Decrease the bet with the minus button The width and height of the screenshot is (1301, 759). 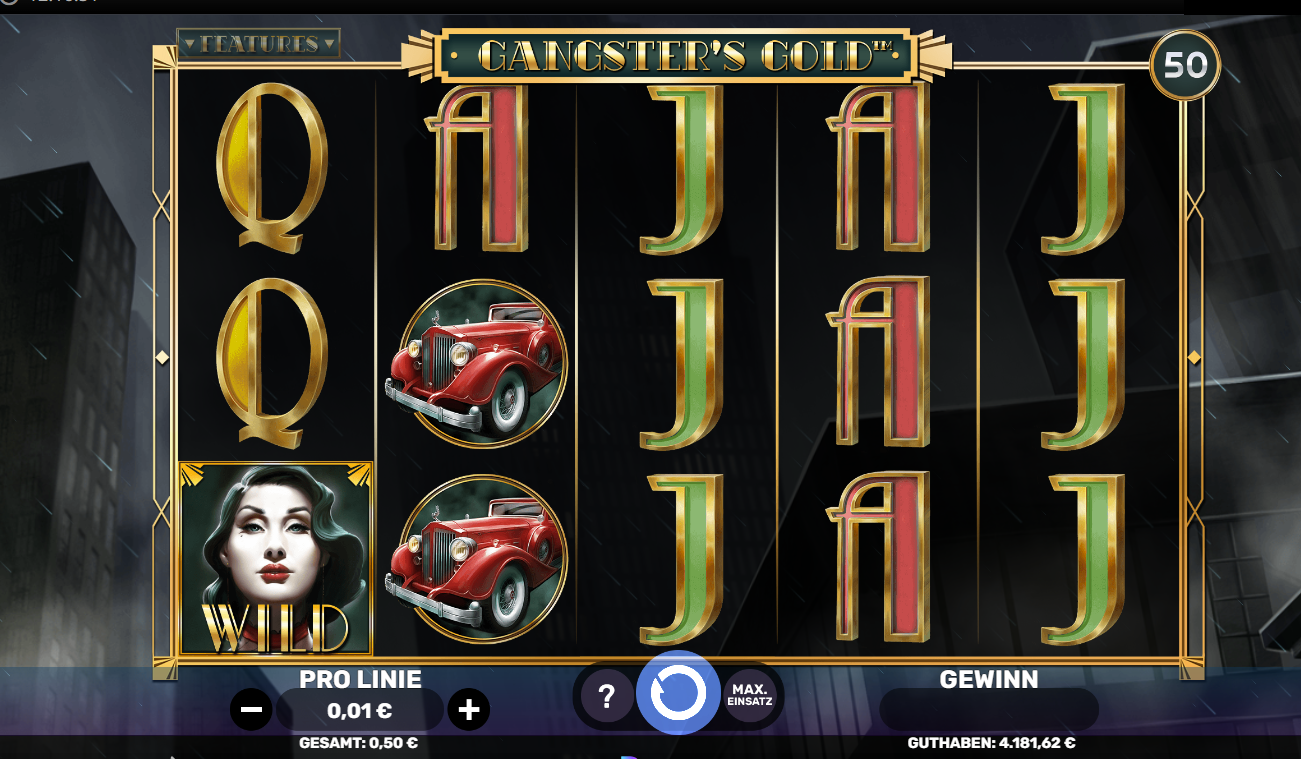click(x=251, y=710)
